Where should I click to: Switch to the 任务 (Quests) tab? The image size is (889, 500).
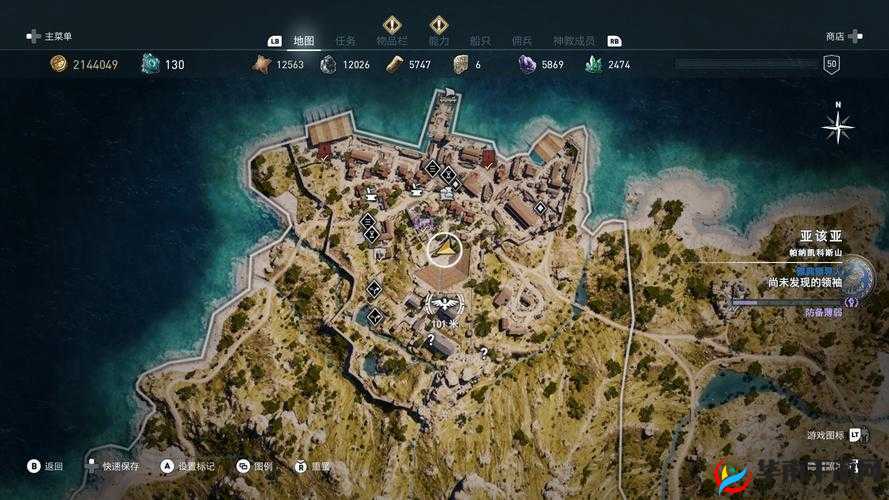click(346, 41)
